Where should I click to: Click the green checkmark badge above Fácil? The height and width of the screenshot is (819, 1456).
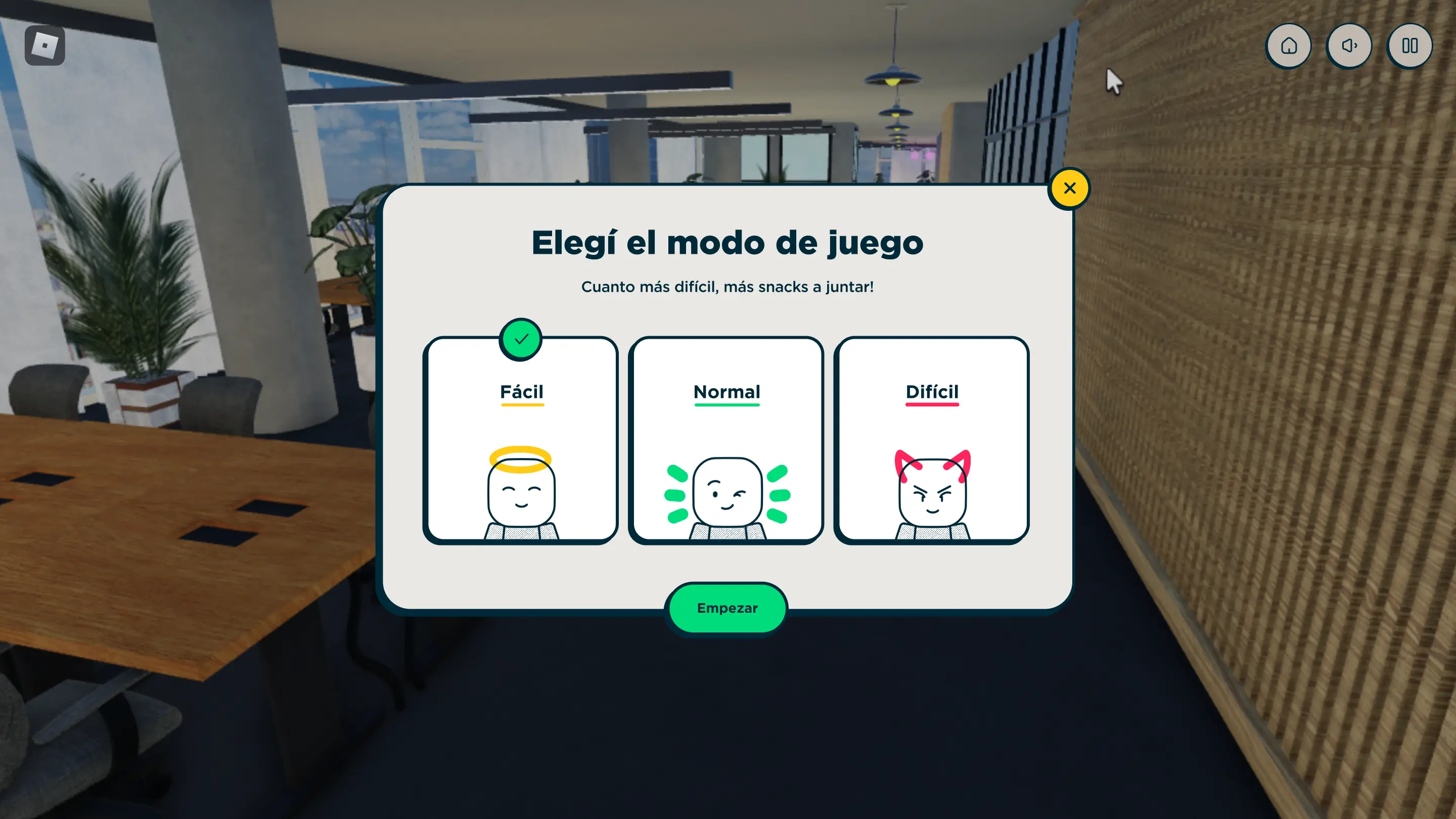(x=521, y=339)
